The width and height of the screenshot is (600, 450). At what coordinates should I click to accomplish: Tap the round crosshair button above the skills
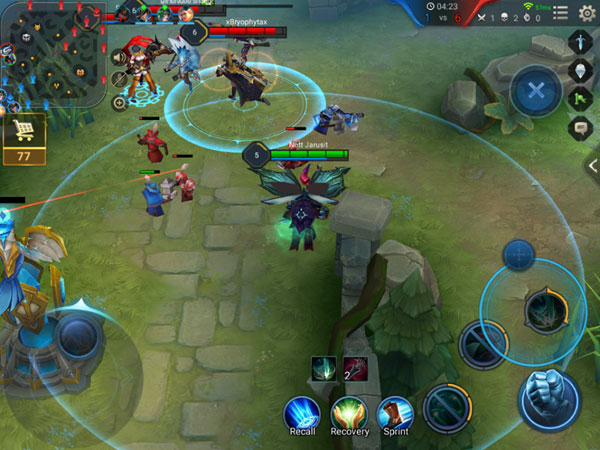tap(518, 254)
